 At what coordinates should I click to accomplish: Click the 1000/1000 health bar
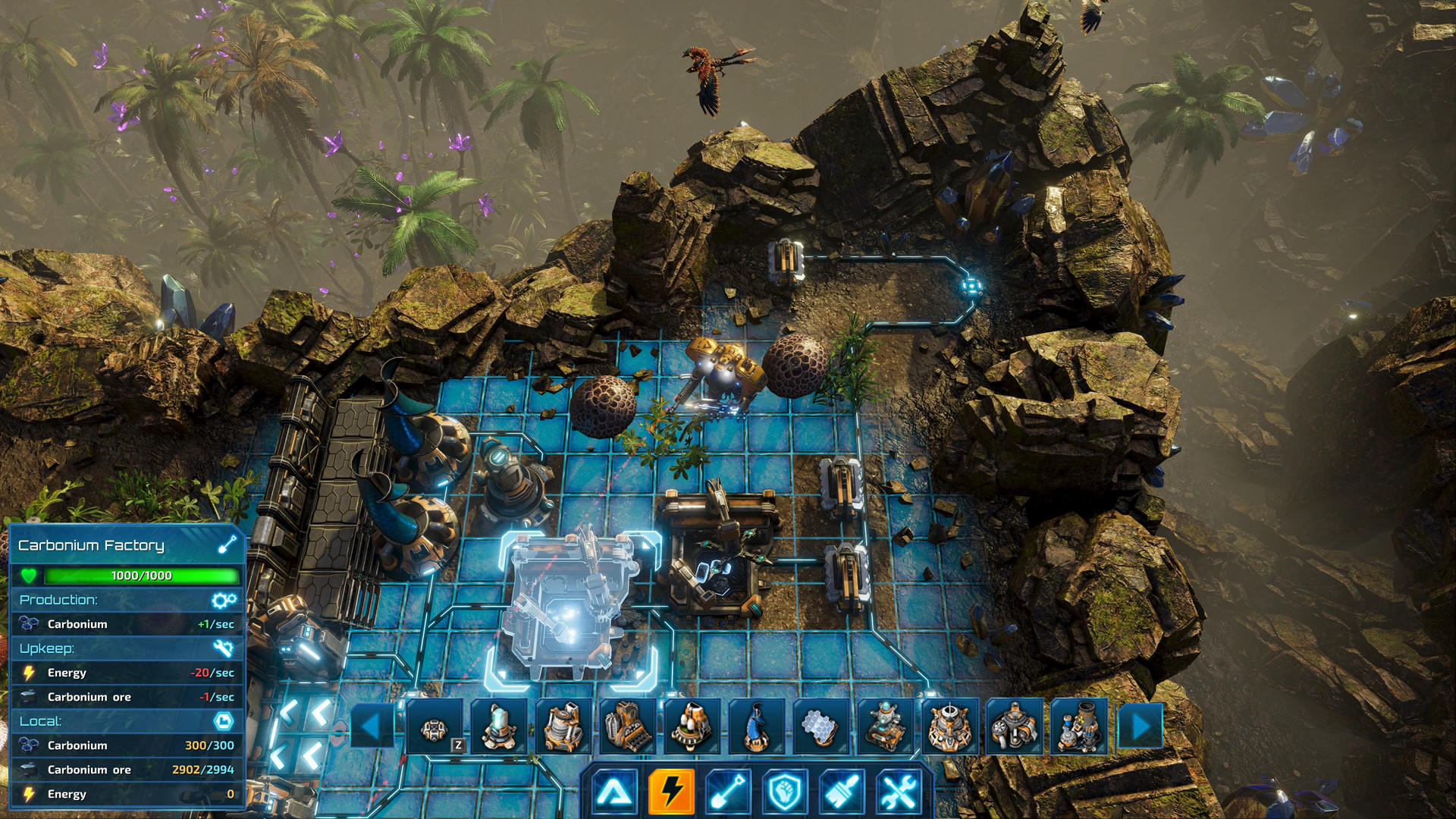140,576
